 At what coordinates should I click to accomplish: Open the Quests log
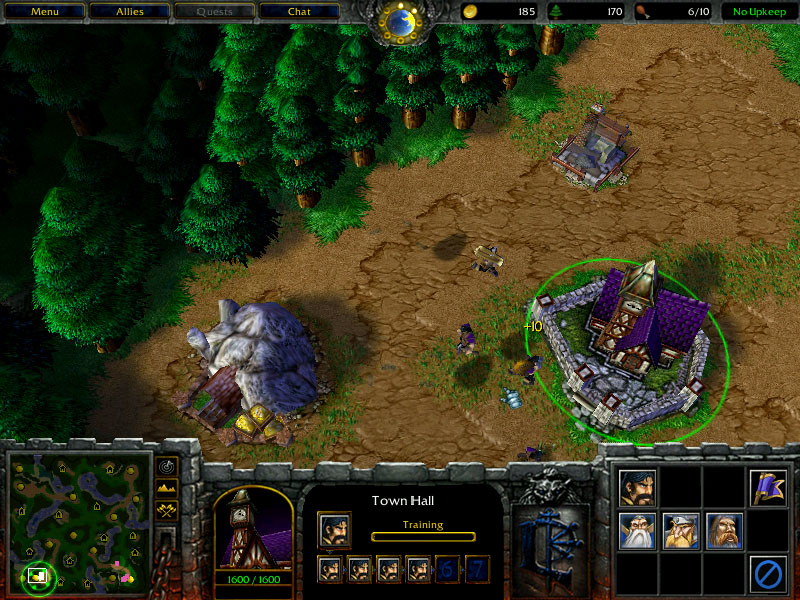214,12
